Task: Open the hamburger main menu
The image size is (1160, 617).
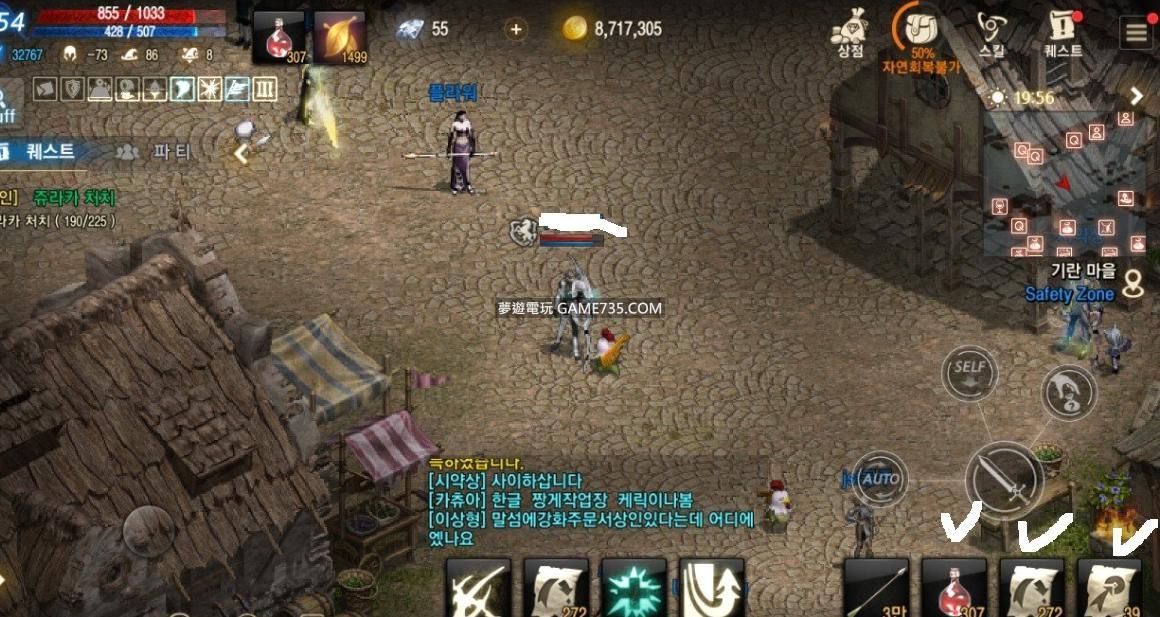Action: [x=1136, y=32]
